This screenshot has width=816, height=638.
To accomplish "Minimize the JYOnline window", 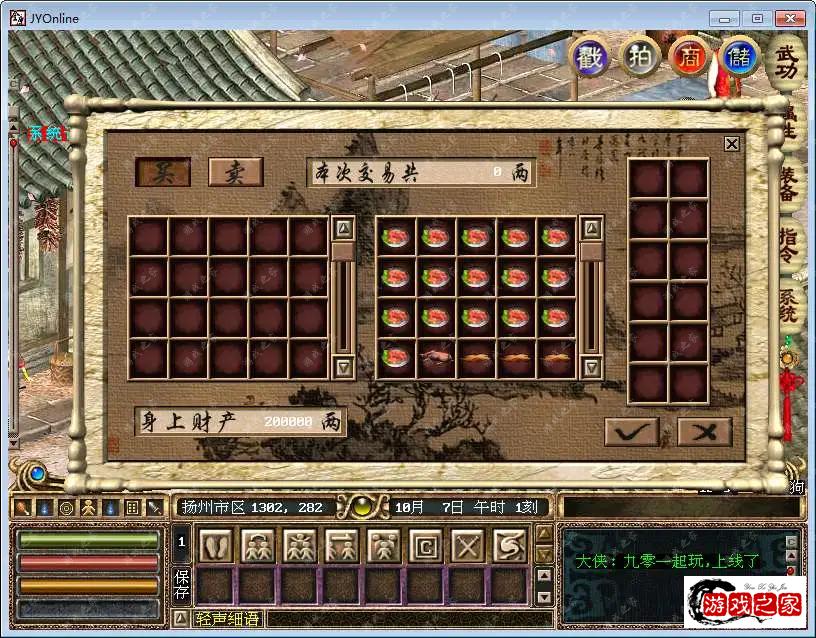I will pos(729,18).
